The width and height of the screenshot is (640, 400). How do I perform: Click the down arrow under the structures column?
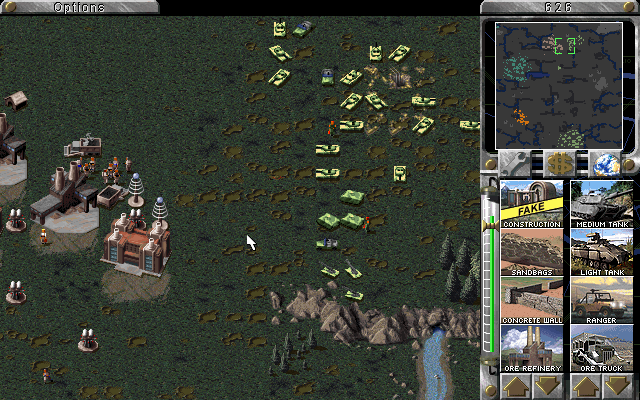point(548,386)
